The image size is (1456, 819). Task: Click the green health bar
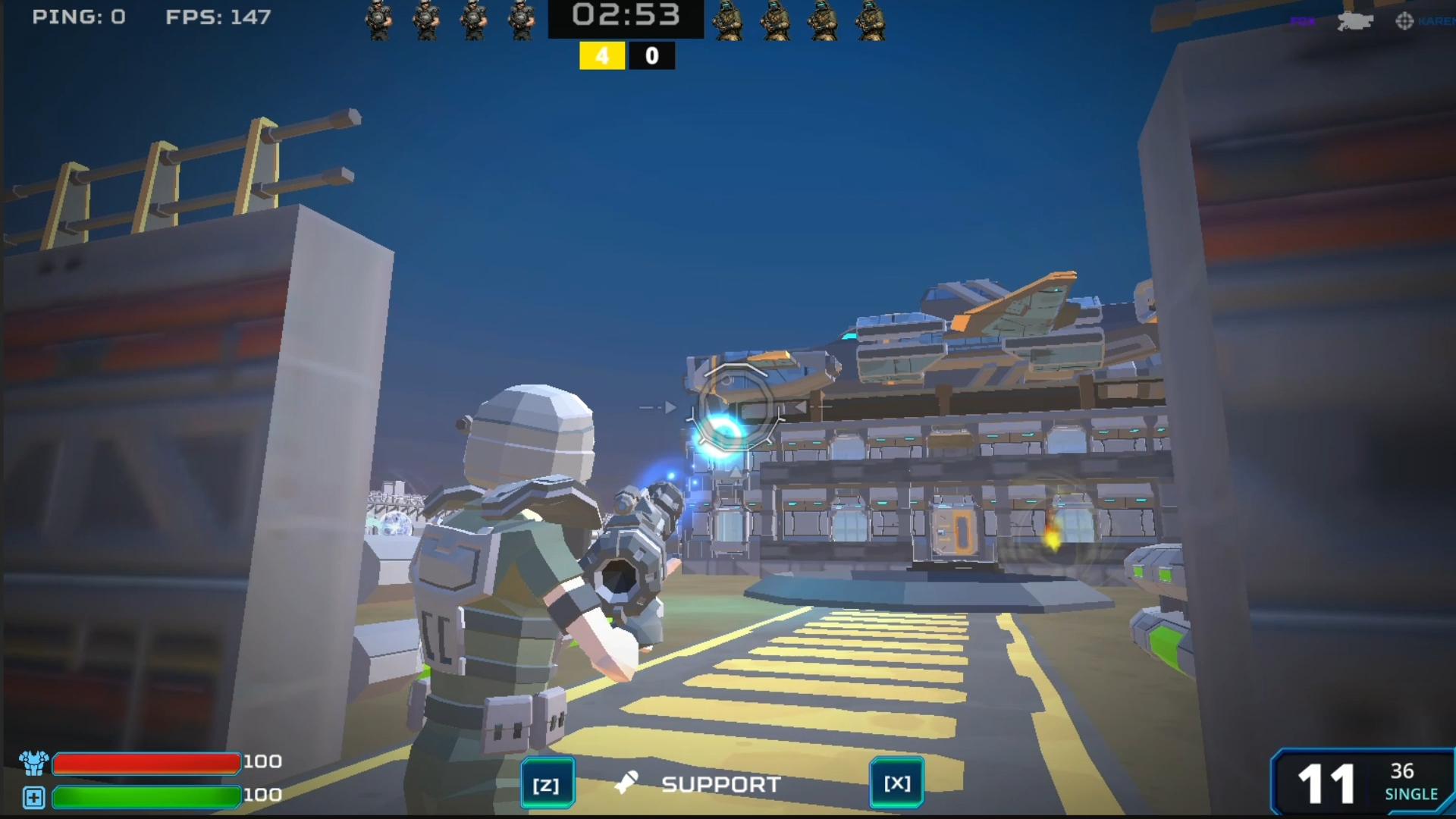(x=146, y=797)
